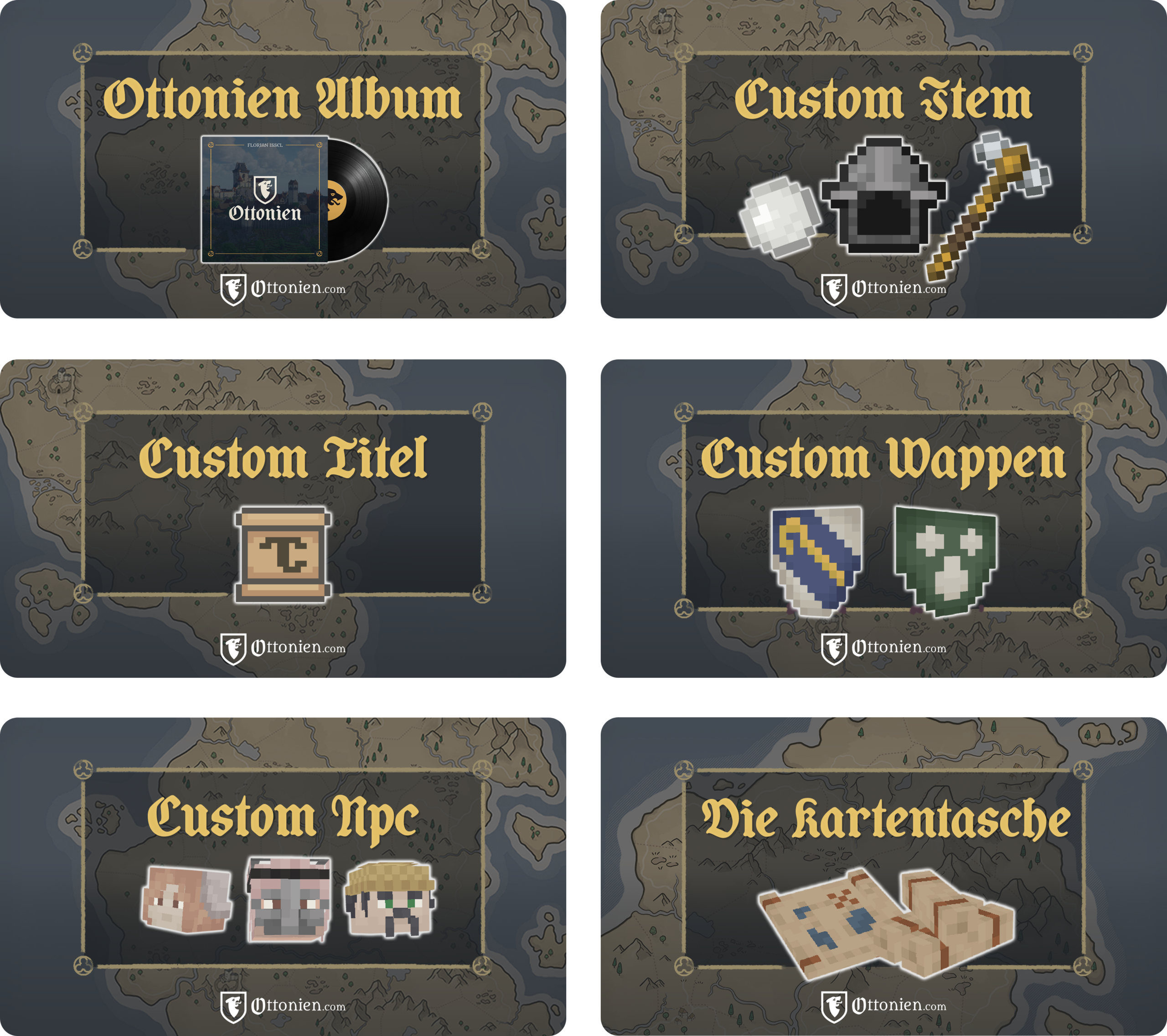
Task: Select the Custom Item banner
Action: click(x=883, y=159)
